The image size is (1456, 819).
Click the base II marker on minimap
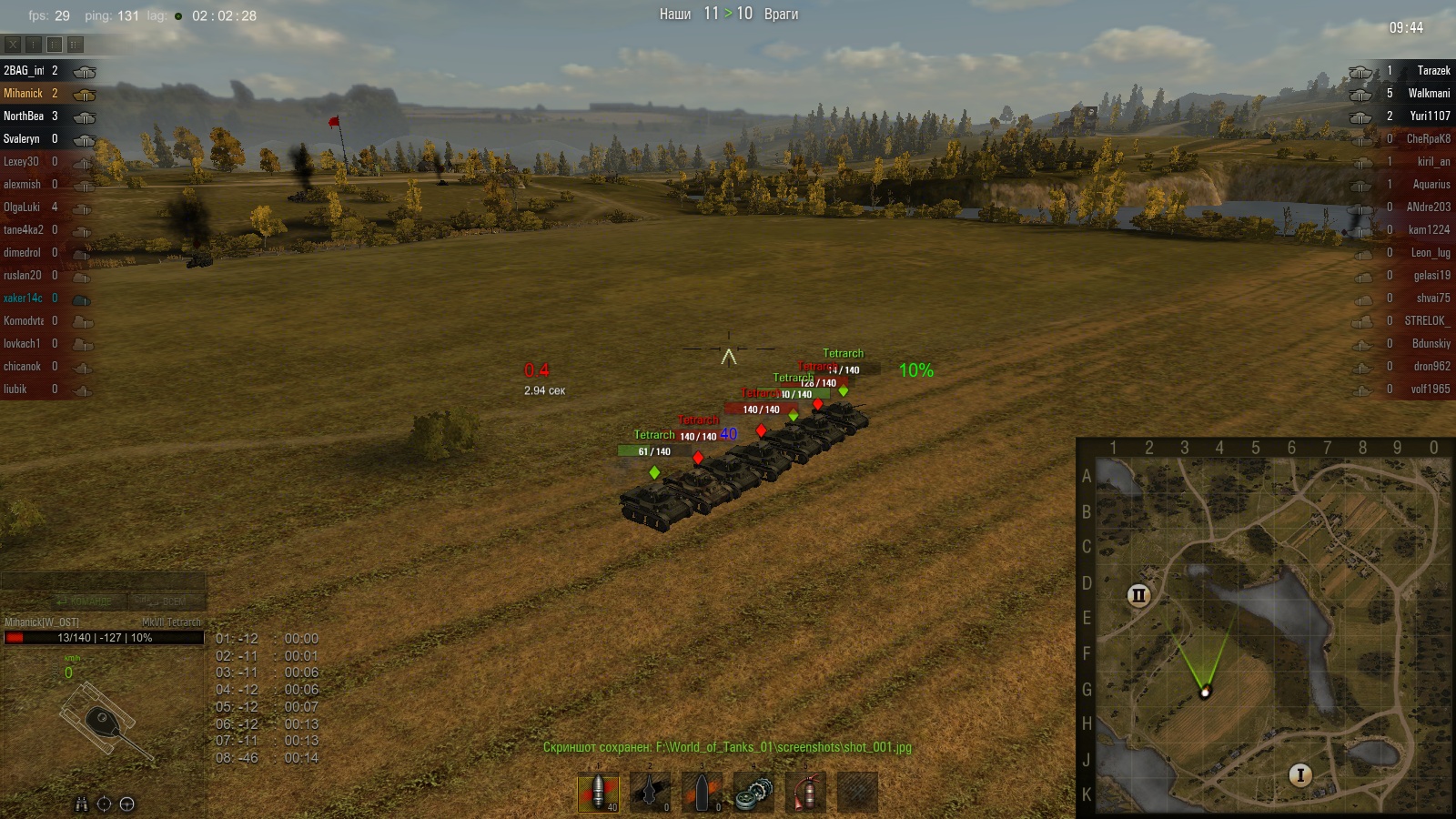click(x=1138, y=595)
